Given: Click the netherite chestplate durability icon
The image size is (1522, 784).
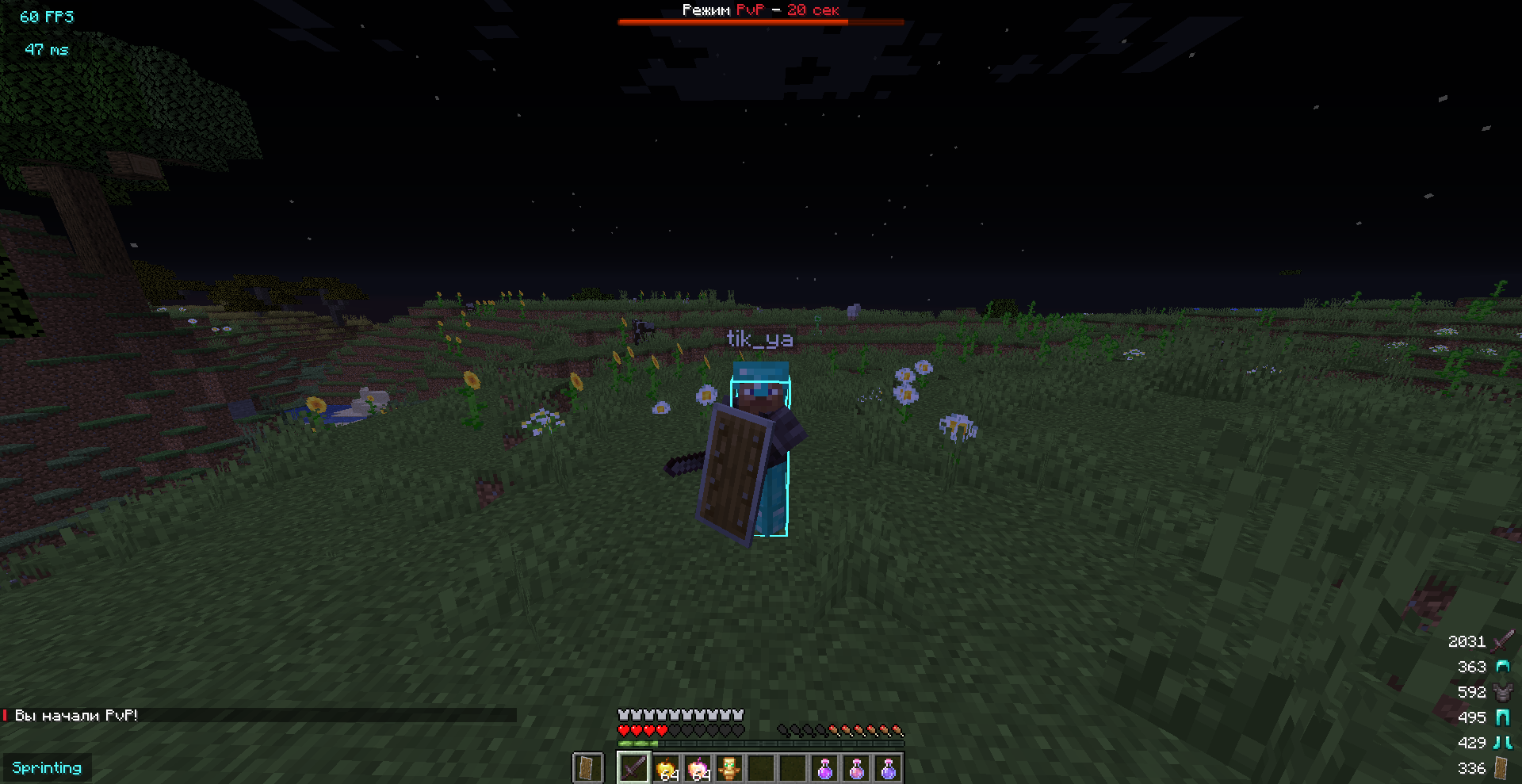Looking at the screenshot, I should pos(1502,692).
